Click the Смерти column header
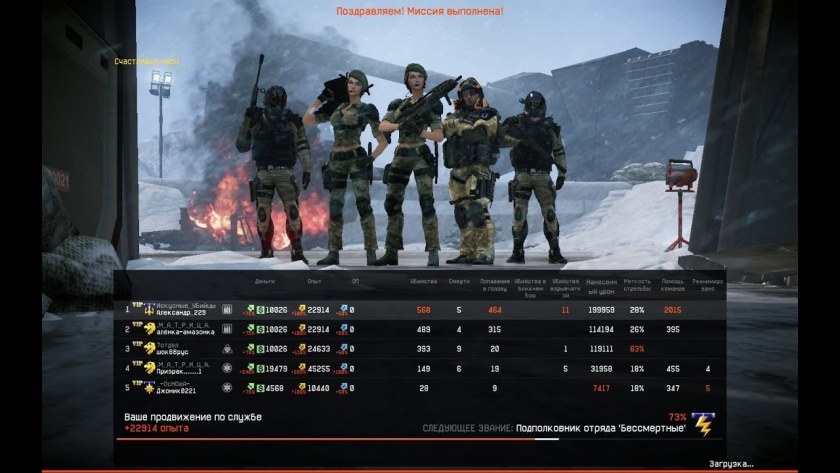Image resolution: width=840 pixels, height=473 pixels. [458, 282]
